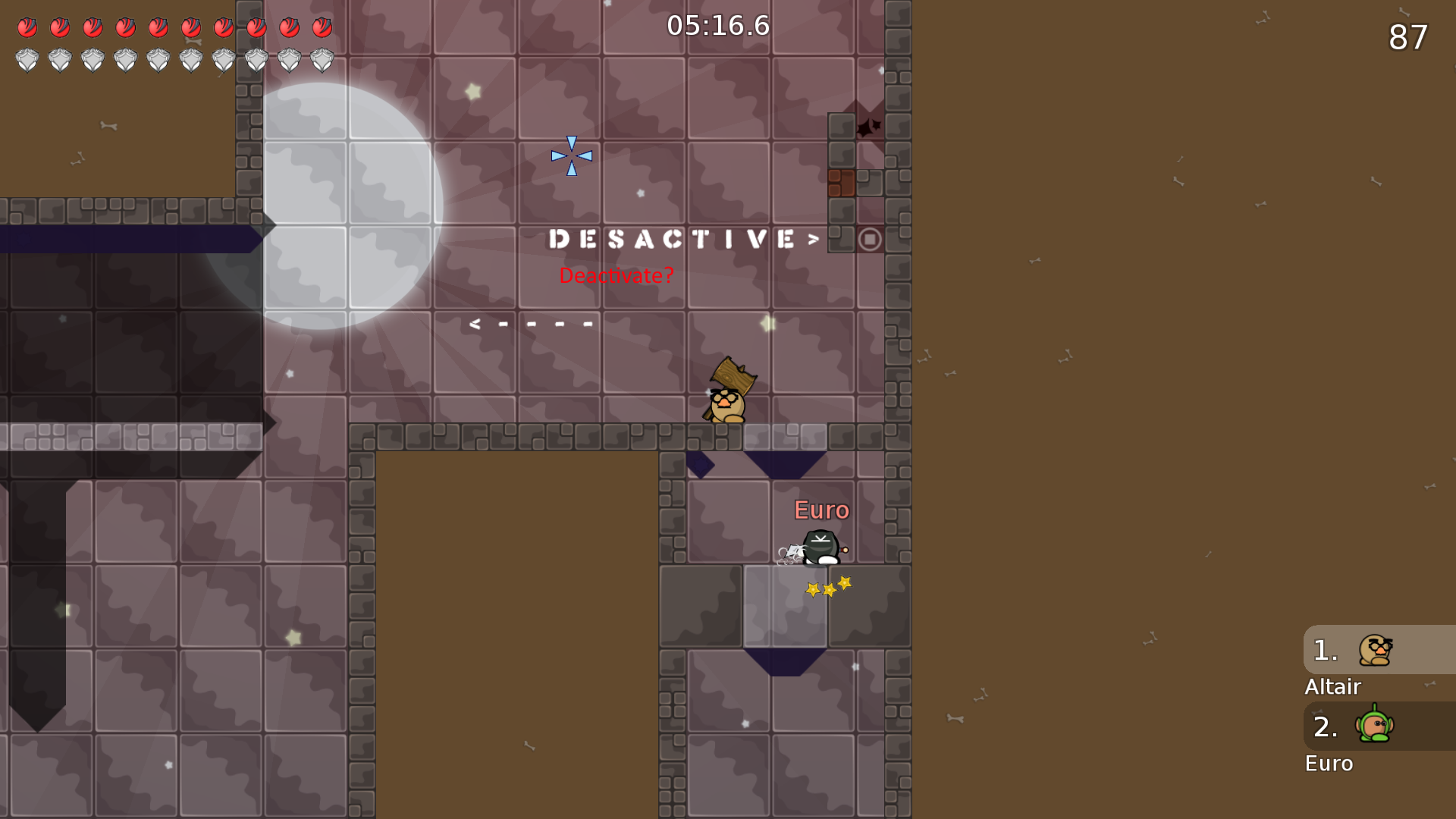Viewport: 1456px width, 819px height.
Task: Select the rightmost armor shield icon
Action: click(322, 59)
